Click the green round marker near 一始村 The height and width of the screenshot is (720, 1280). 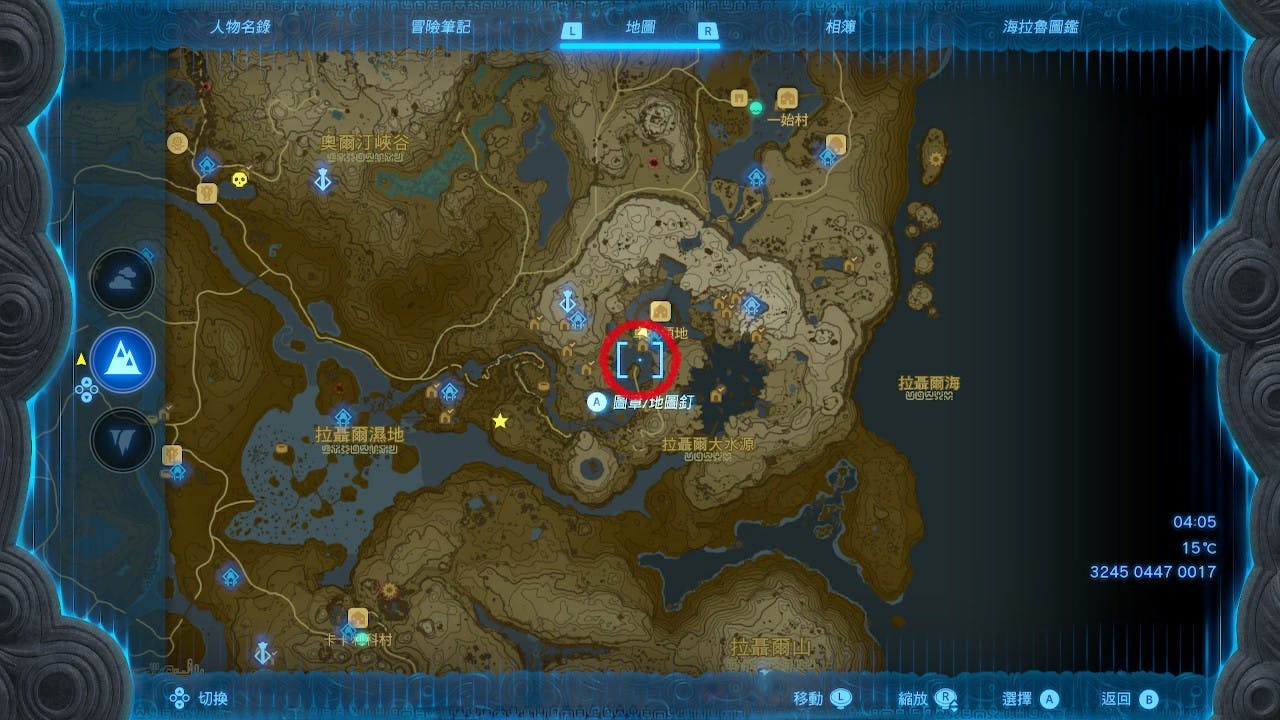[756, 107]
